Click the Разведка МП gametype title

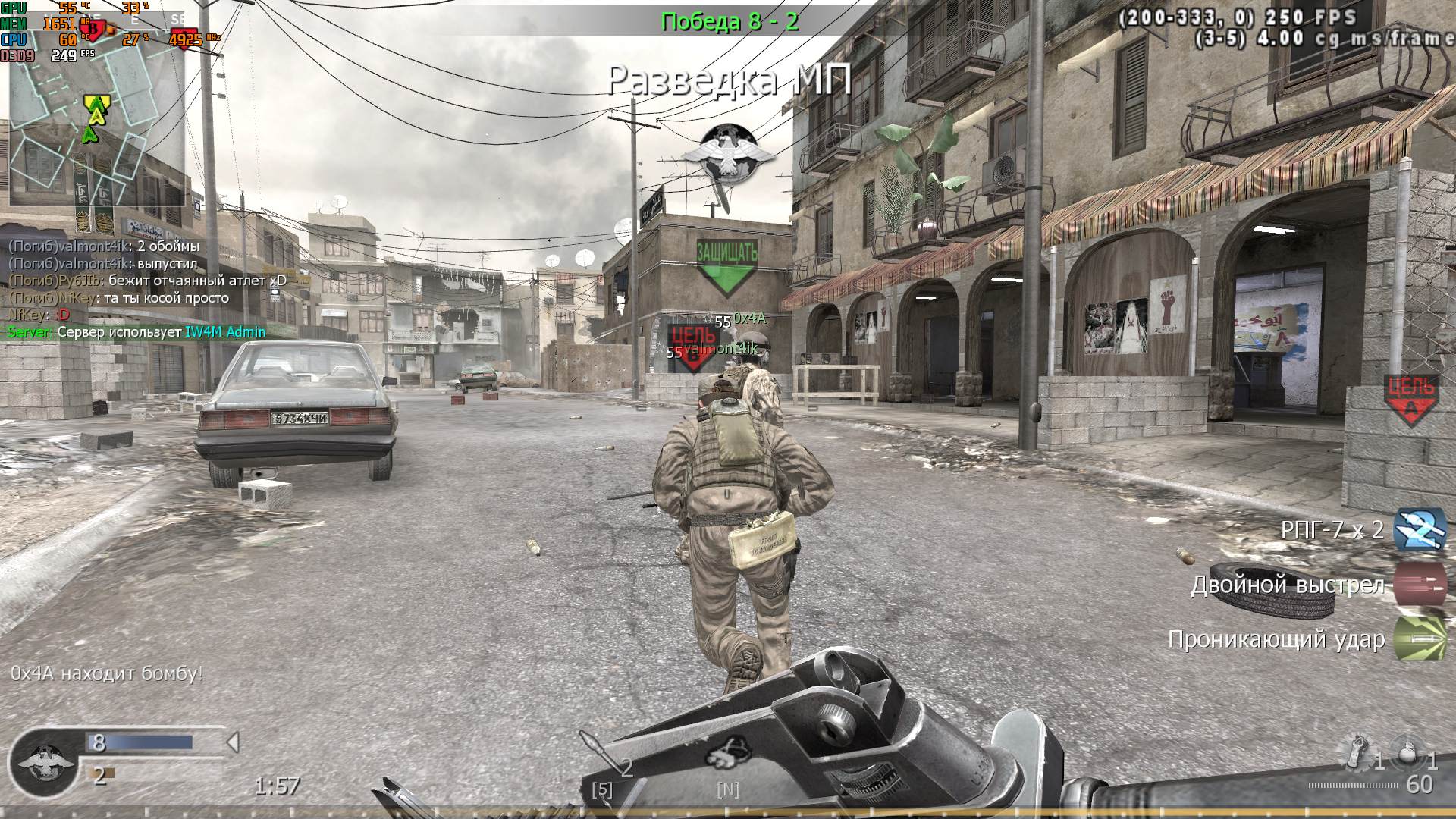[x=730, y=80]
